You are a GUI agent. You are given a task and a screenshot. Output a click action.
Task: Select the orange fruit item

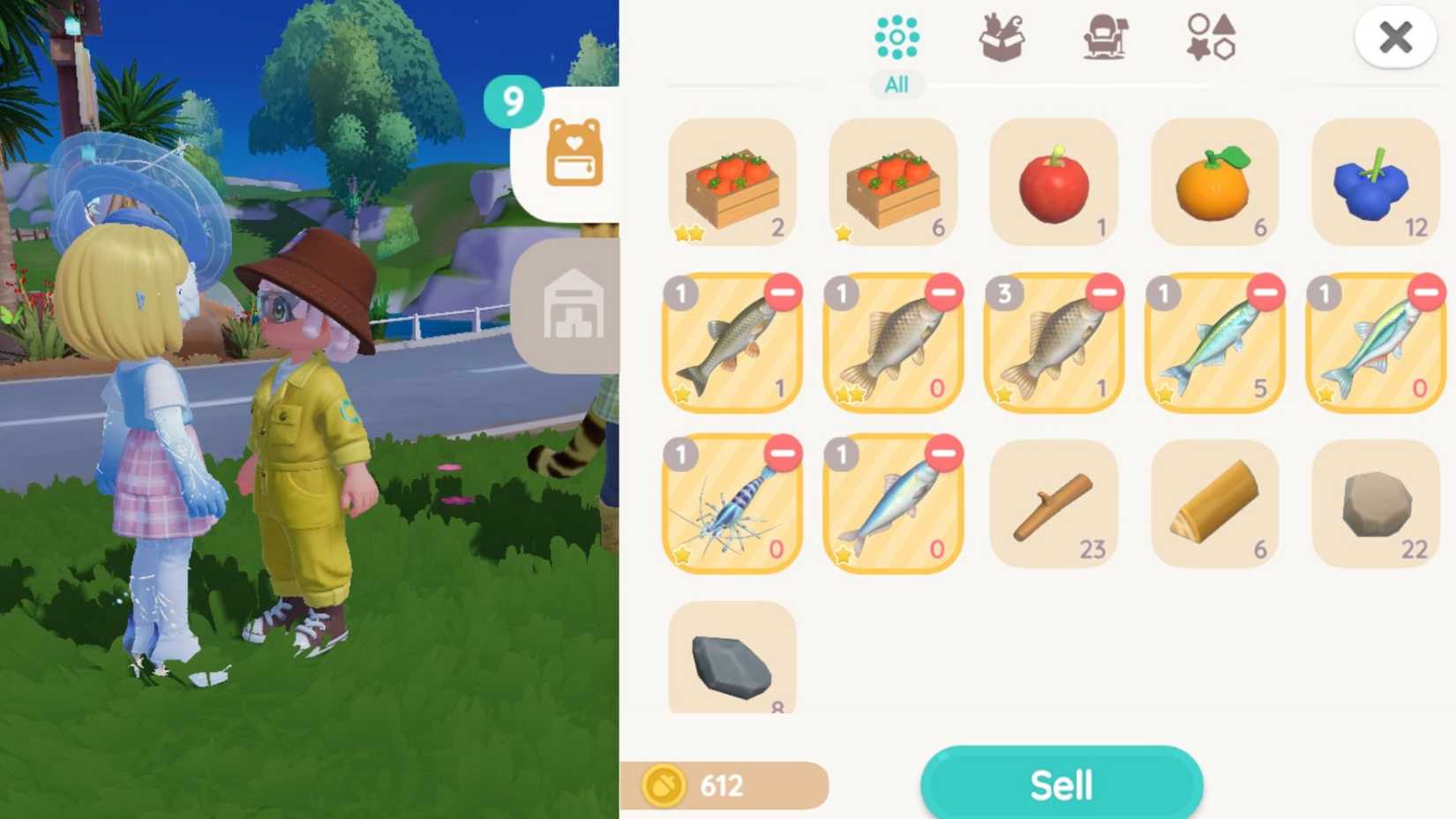click(1215, 181)
